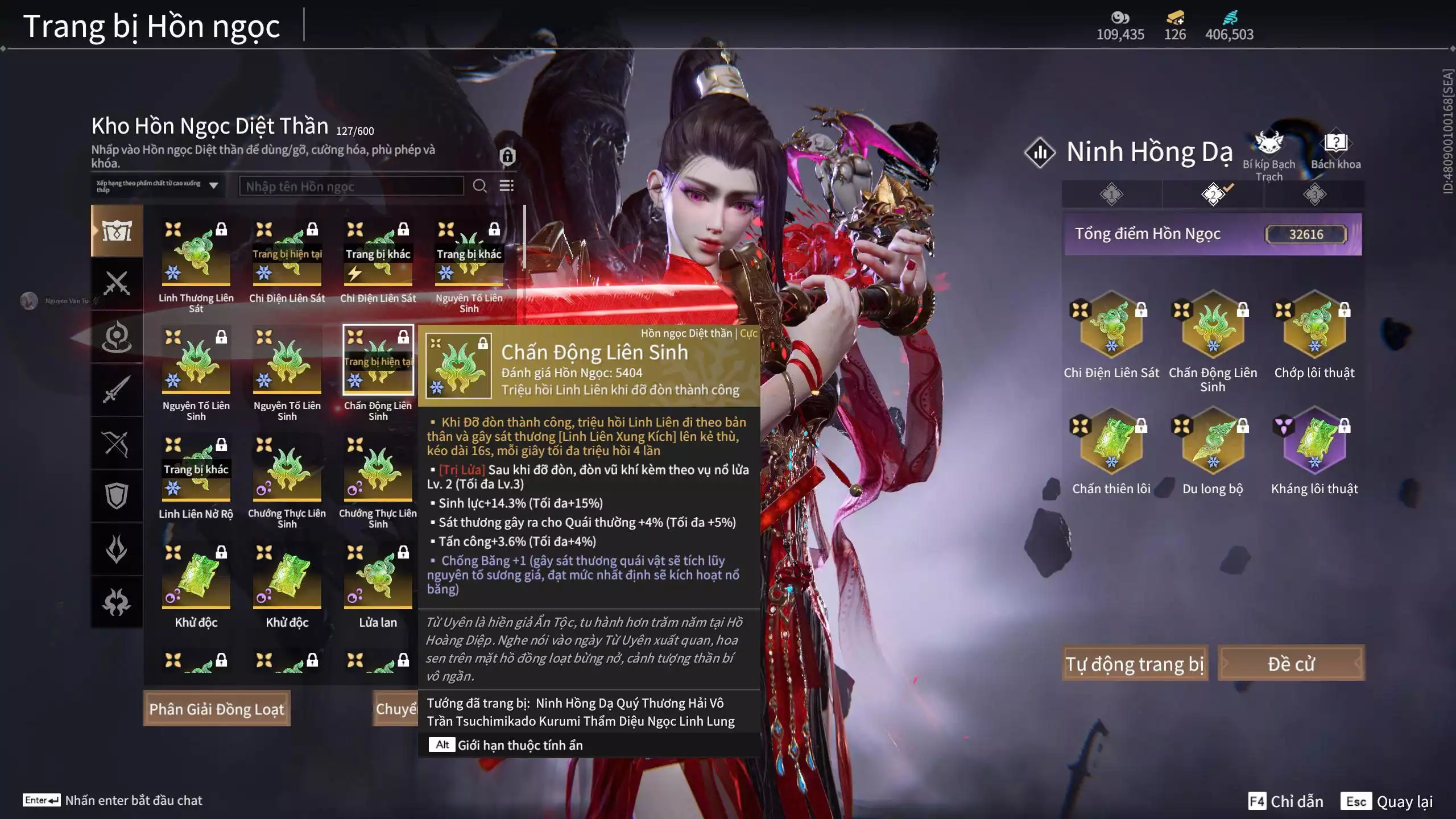Image resolution: width=1456 pixels, height=819 pixels.
Task: Select equipped Du long bộ slot
Action: pos(1213,442)
